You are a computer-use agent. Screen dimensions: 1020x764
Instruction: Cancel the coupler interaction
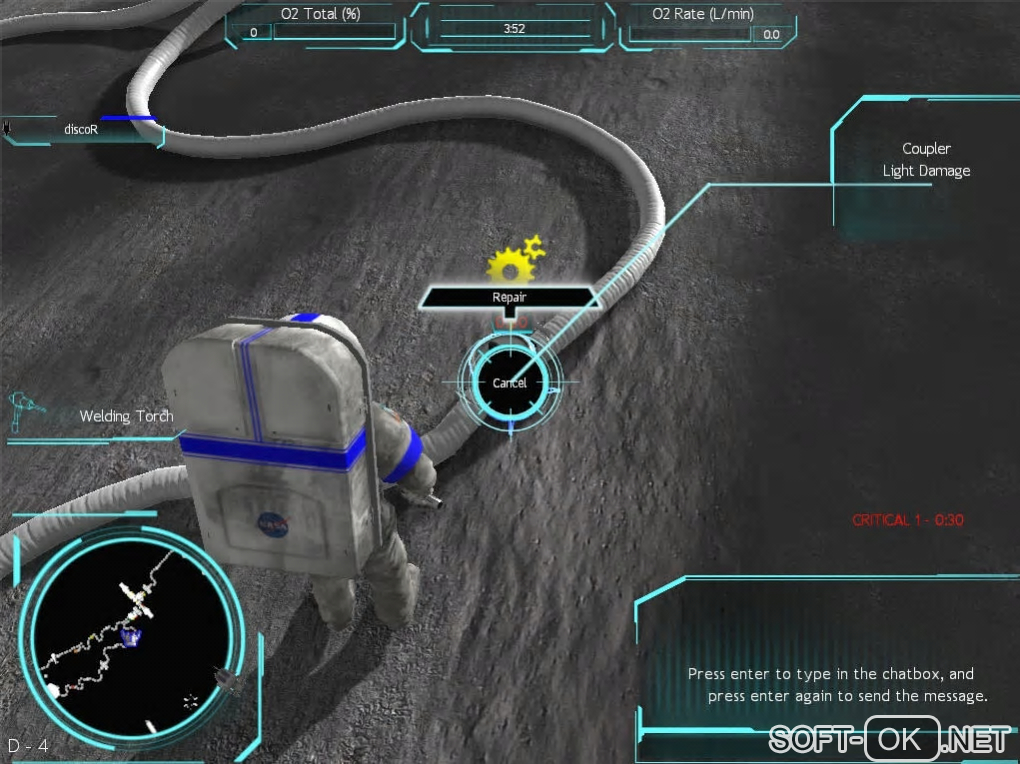[x=510, y=383]
